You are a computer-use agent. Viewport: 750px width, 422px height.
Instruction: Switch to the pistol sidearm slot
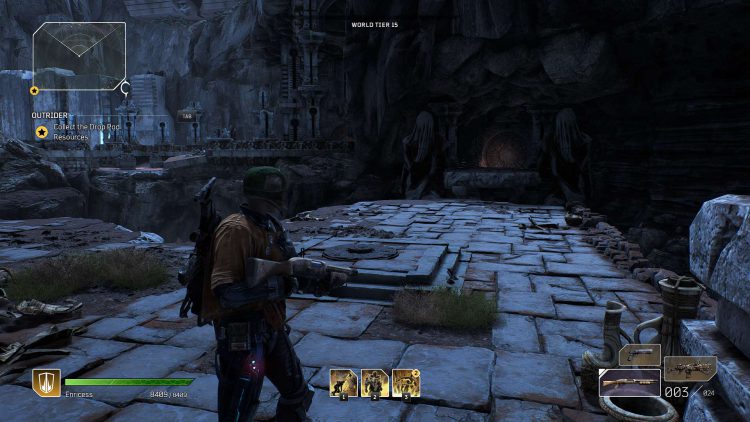[640, 354]
